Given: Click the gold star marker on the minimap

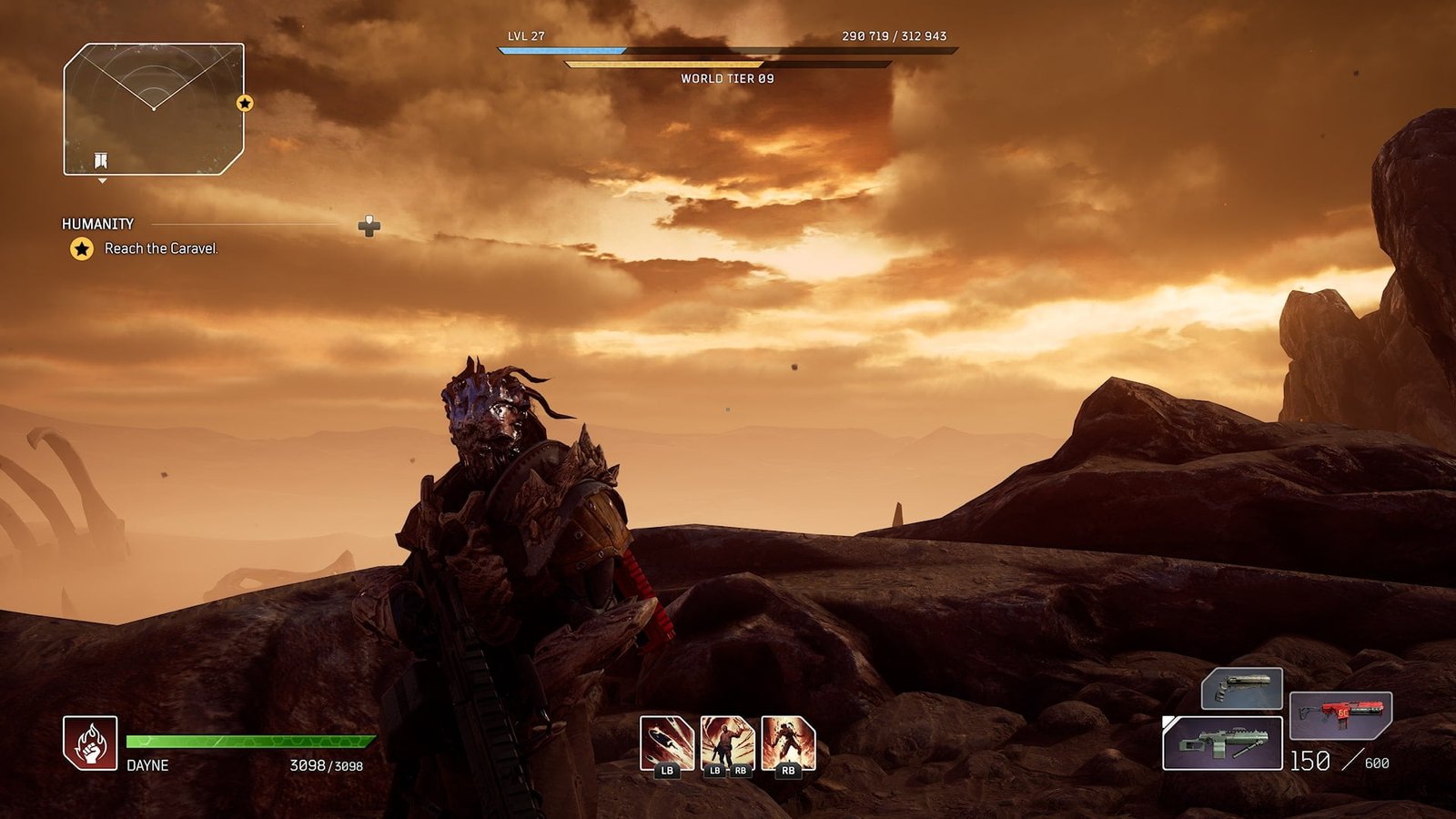Looking at the screenshot, I should tap(245, 103).
